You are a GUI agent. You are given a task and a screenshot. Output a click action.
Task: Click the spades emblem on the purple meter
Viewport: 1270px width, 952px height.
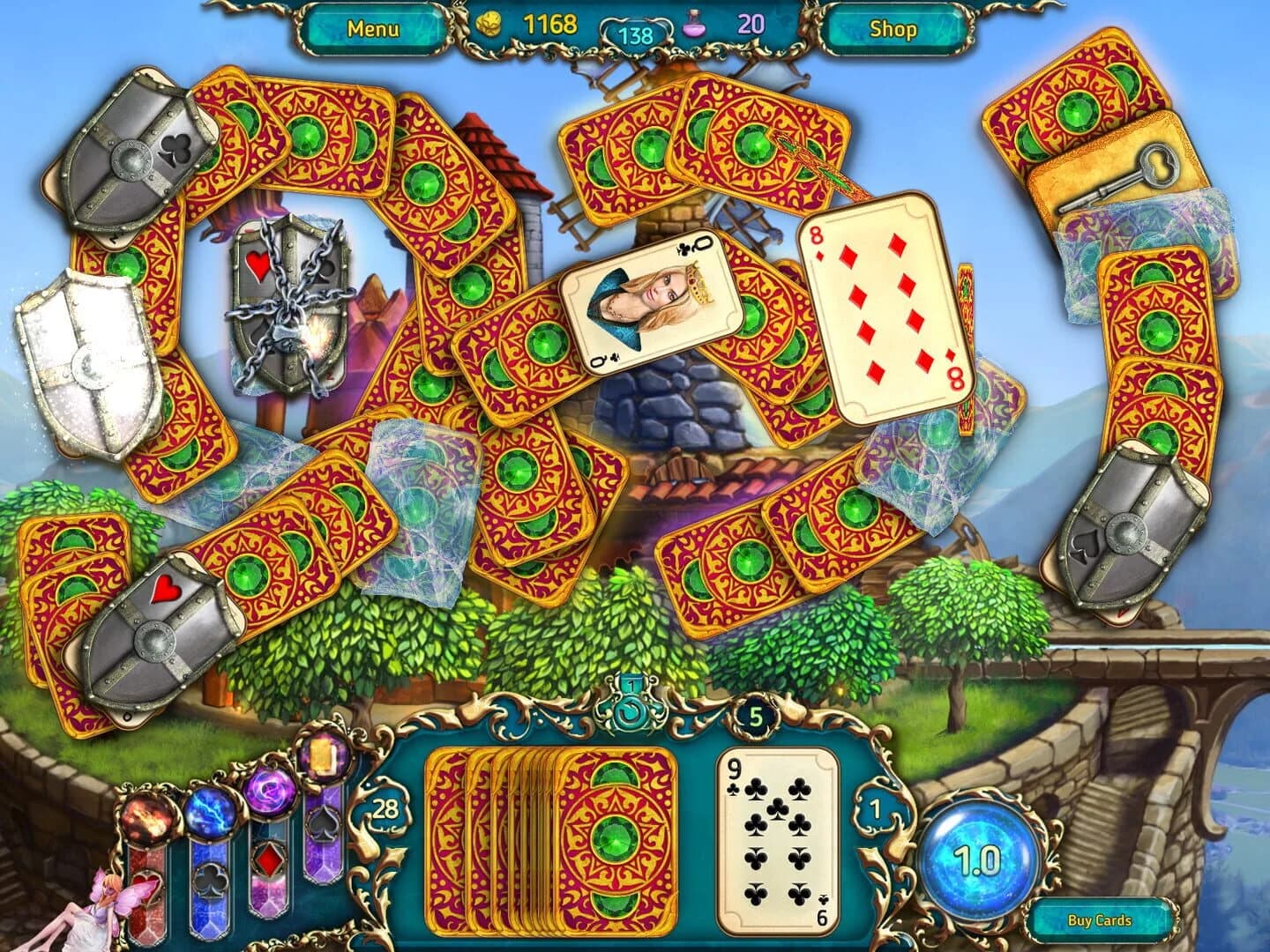[323, 823]
